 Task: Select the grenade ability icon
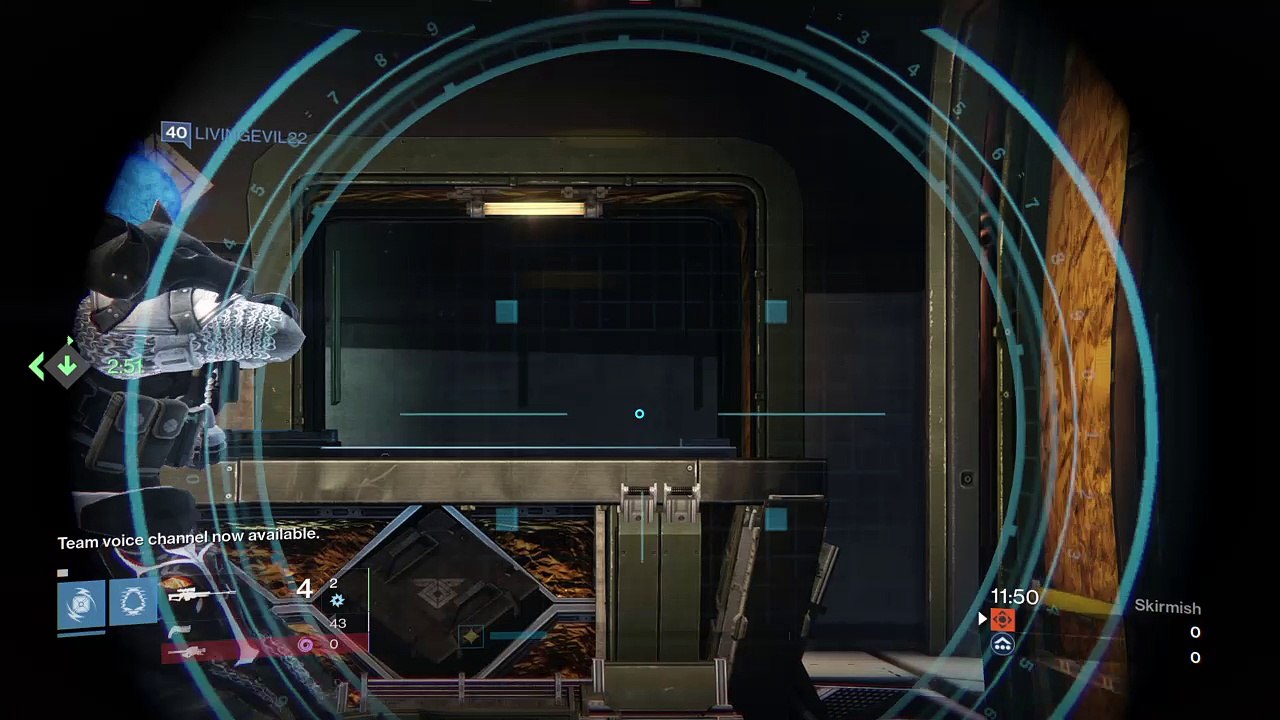(81, 603)
